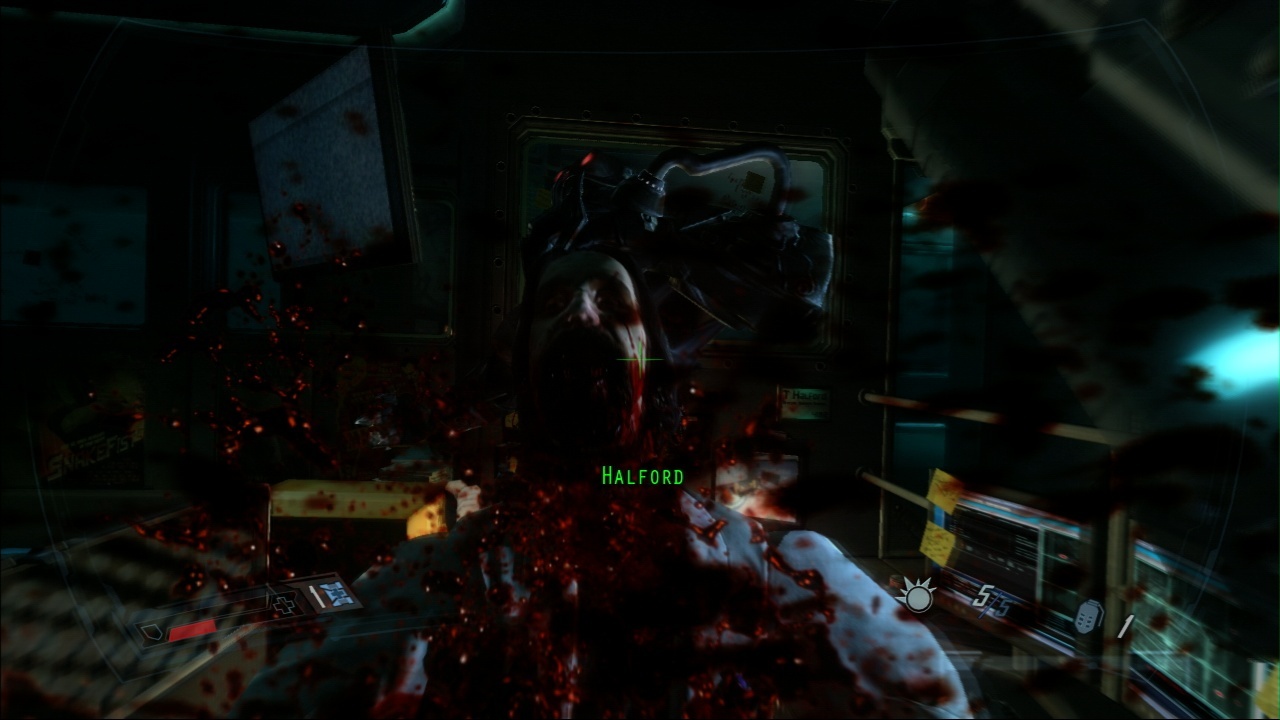The width and height of the screenshot is (1280, 720).
Task: Click the starburst flashlight icon
Action: (915, 597)
